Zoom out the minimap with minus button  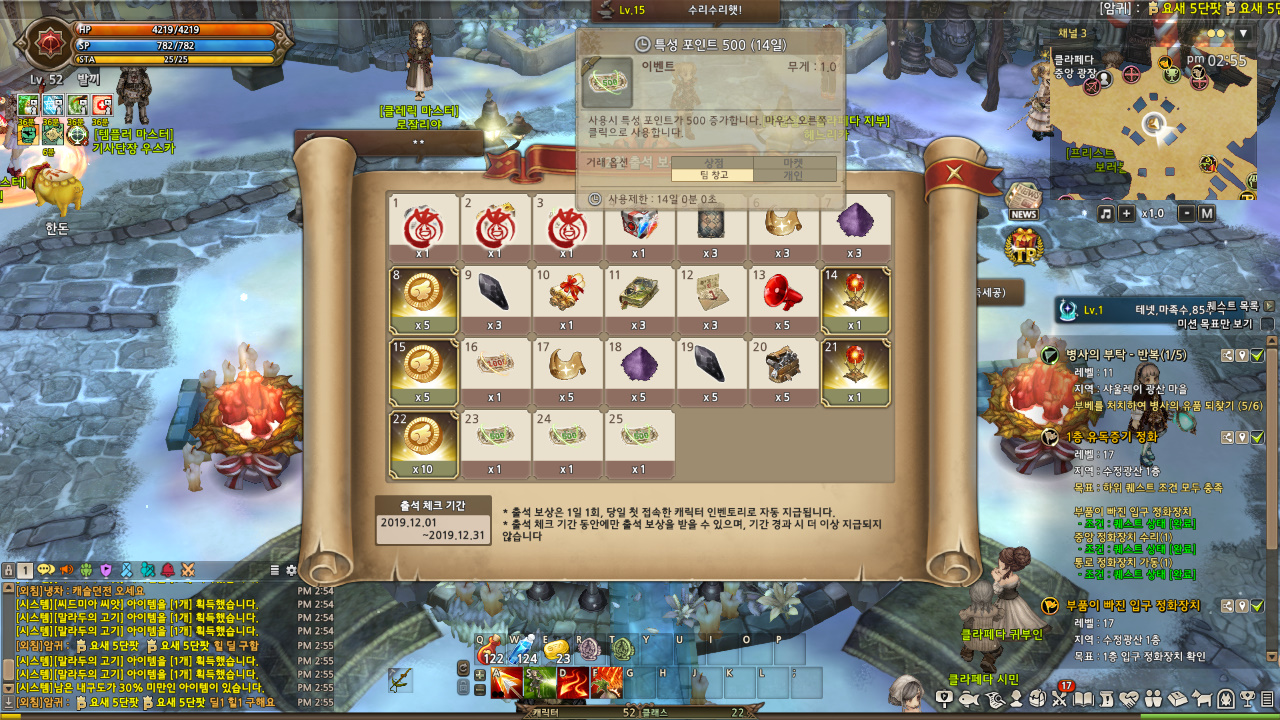click(x=1186, y=213)
